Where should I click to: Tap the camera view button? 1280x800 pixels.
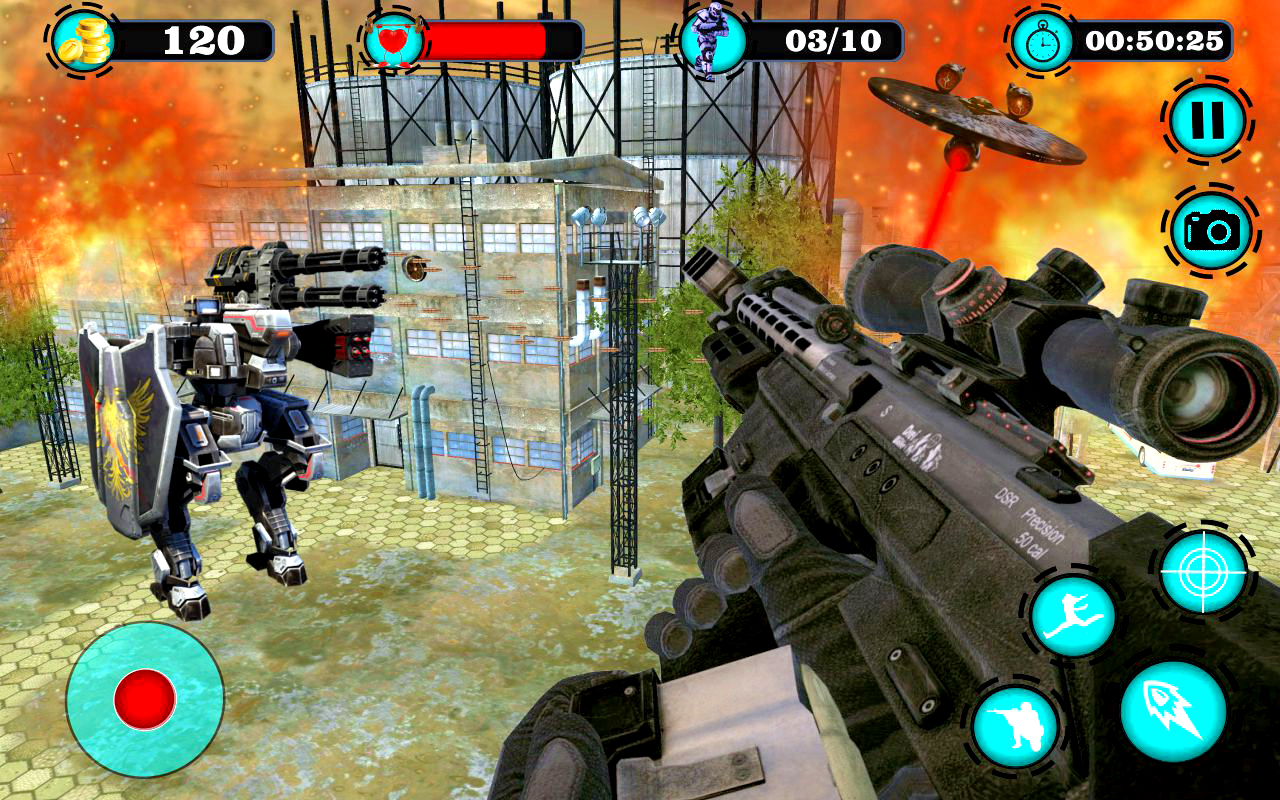pyautogui.click(x=1212, y=231)
